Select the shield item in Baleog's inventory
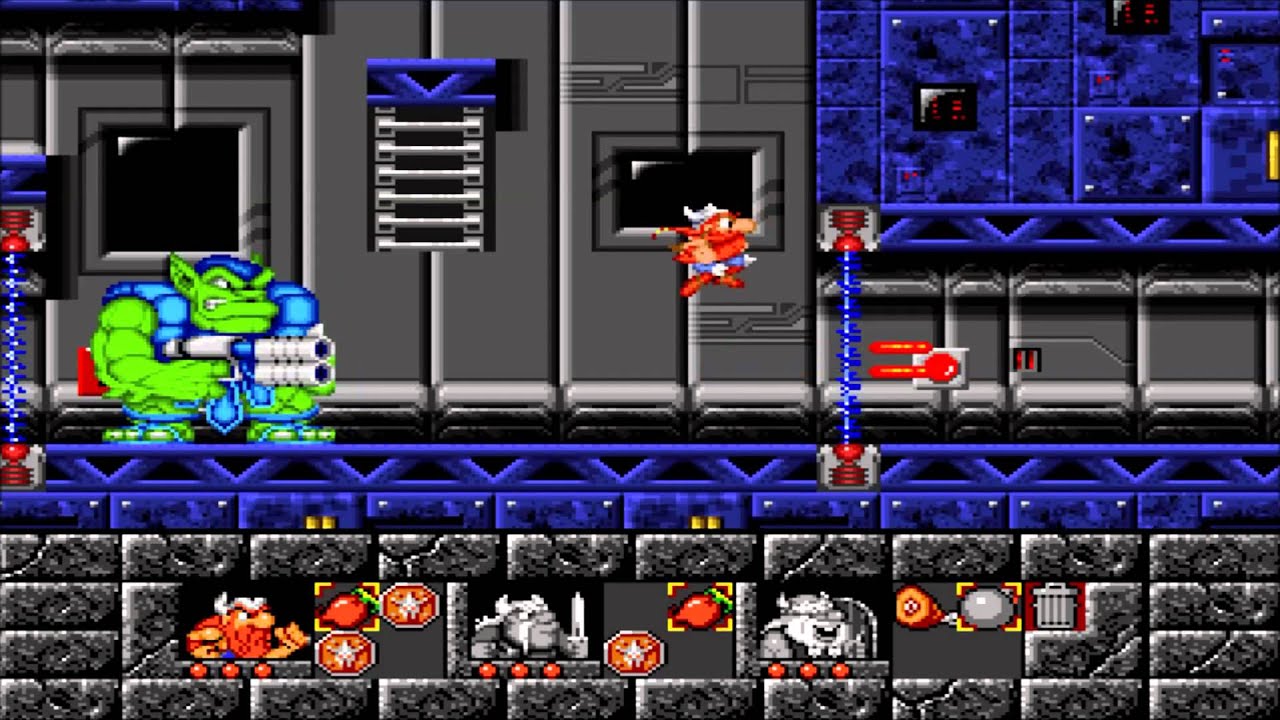This screenshot has width=1280, height=720. click(x=636, y=653)
